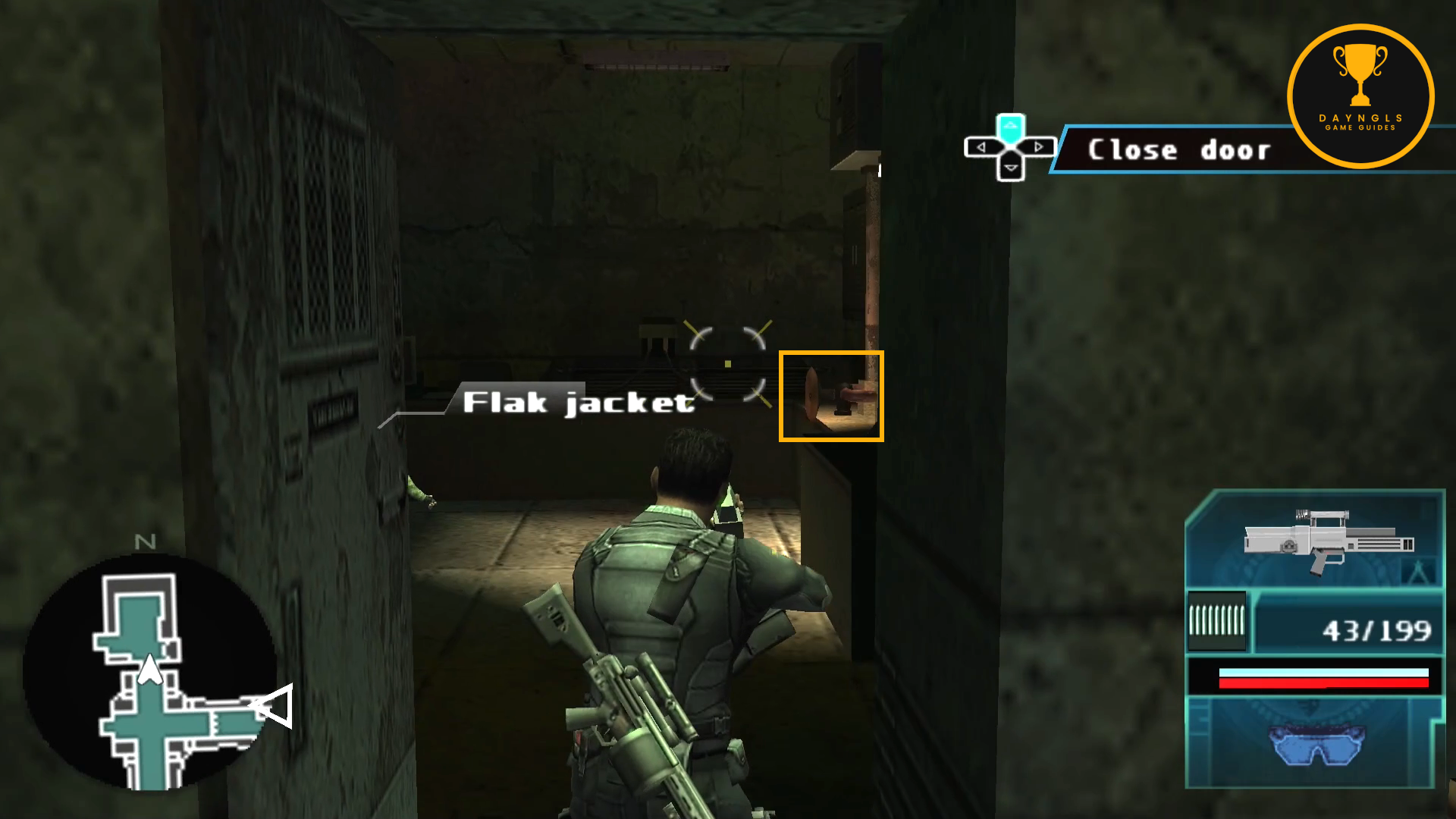This screenshot has width=1456, height=819.
Task: Click the circular minimap
Action: click(149, 672)
